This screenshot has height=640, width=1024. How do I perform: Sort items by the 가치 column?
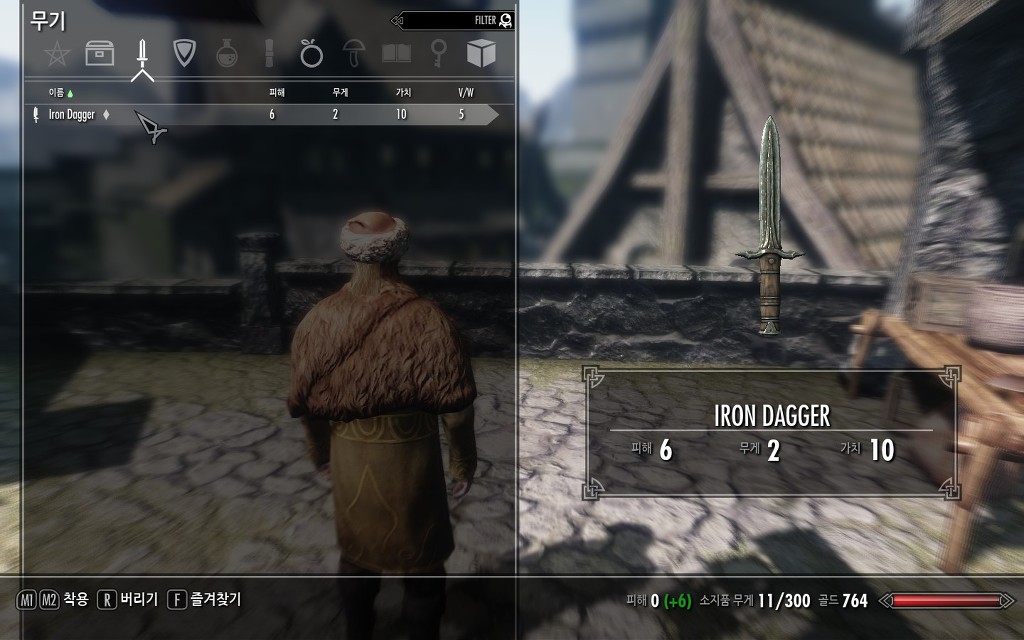(x=403, y=92)
